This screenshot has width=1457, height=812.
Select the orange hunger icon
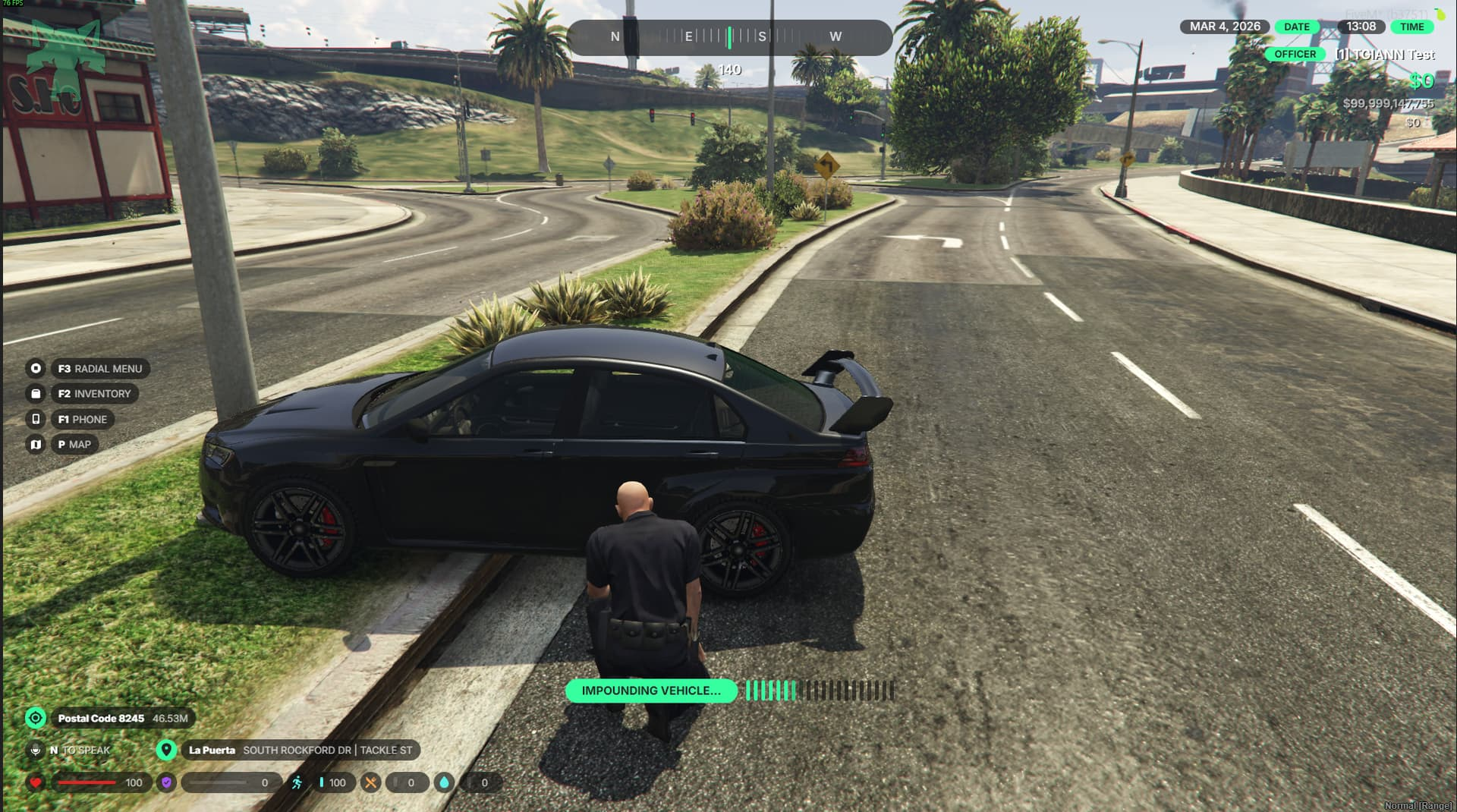(x=370, y=782)
